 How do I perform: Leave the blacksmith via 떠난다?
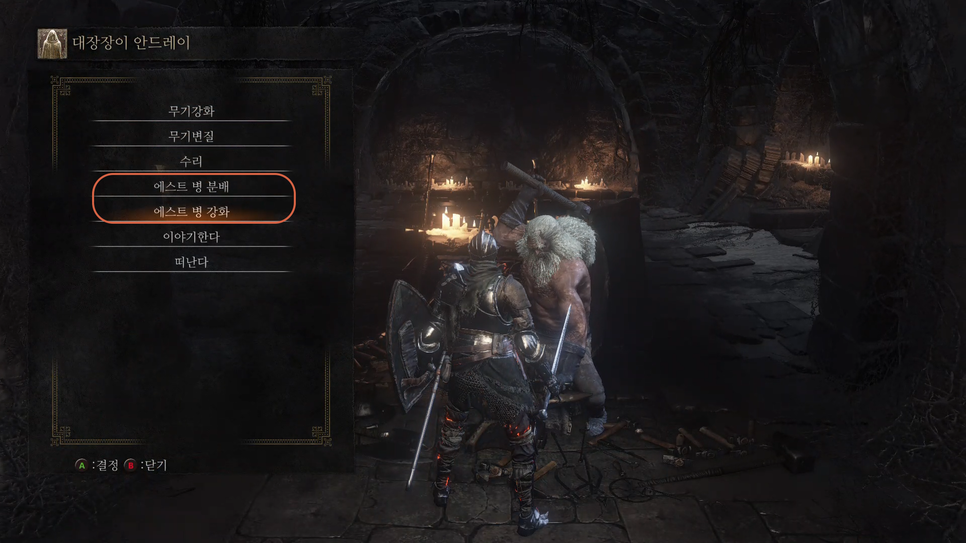[191, 262]
